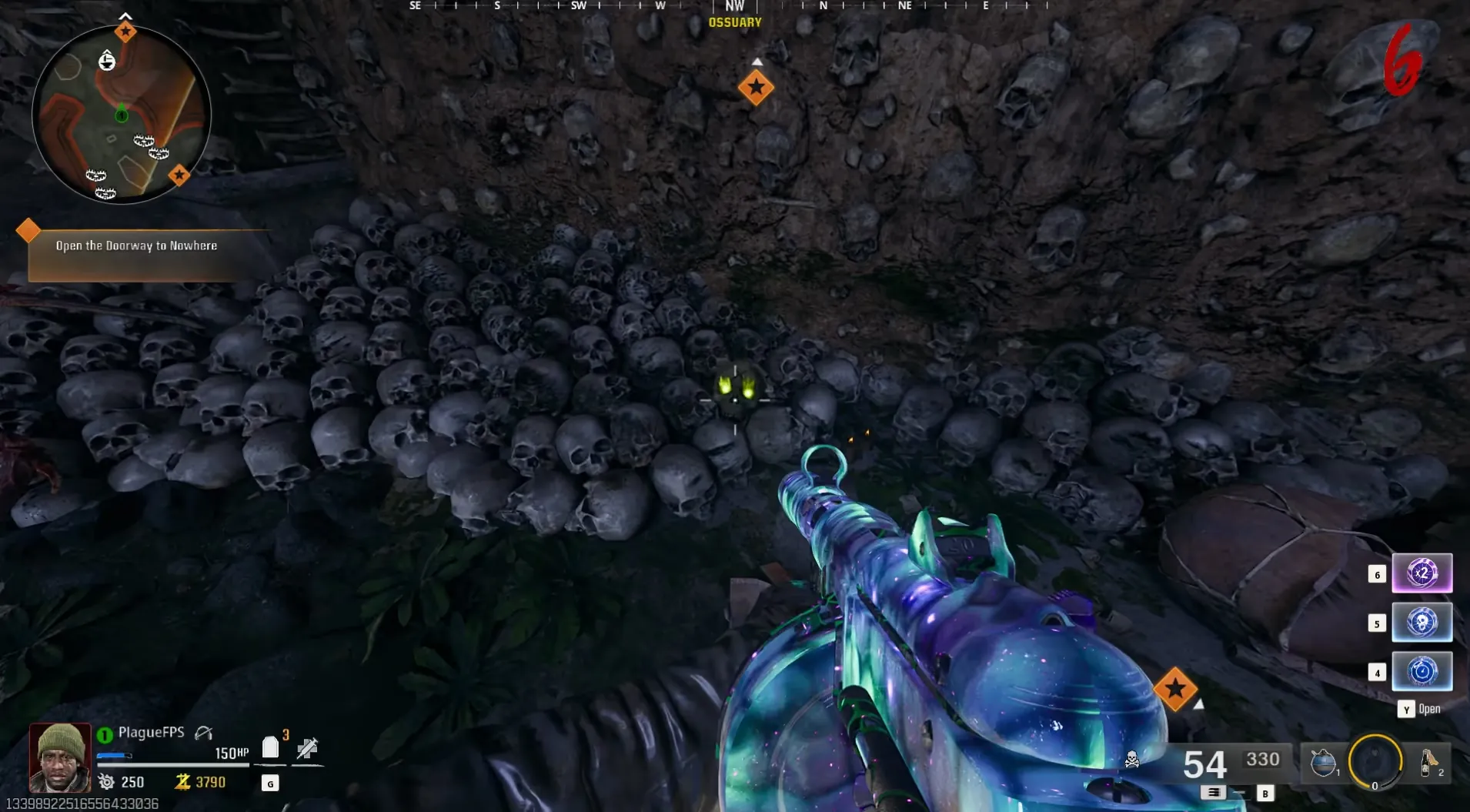Image resolution: width=1470 pixels, height=812 pixels.
Task: Use the skull GobbleGum slot
Action: pyautogui.click(x=1422, y=623)
